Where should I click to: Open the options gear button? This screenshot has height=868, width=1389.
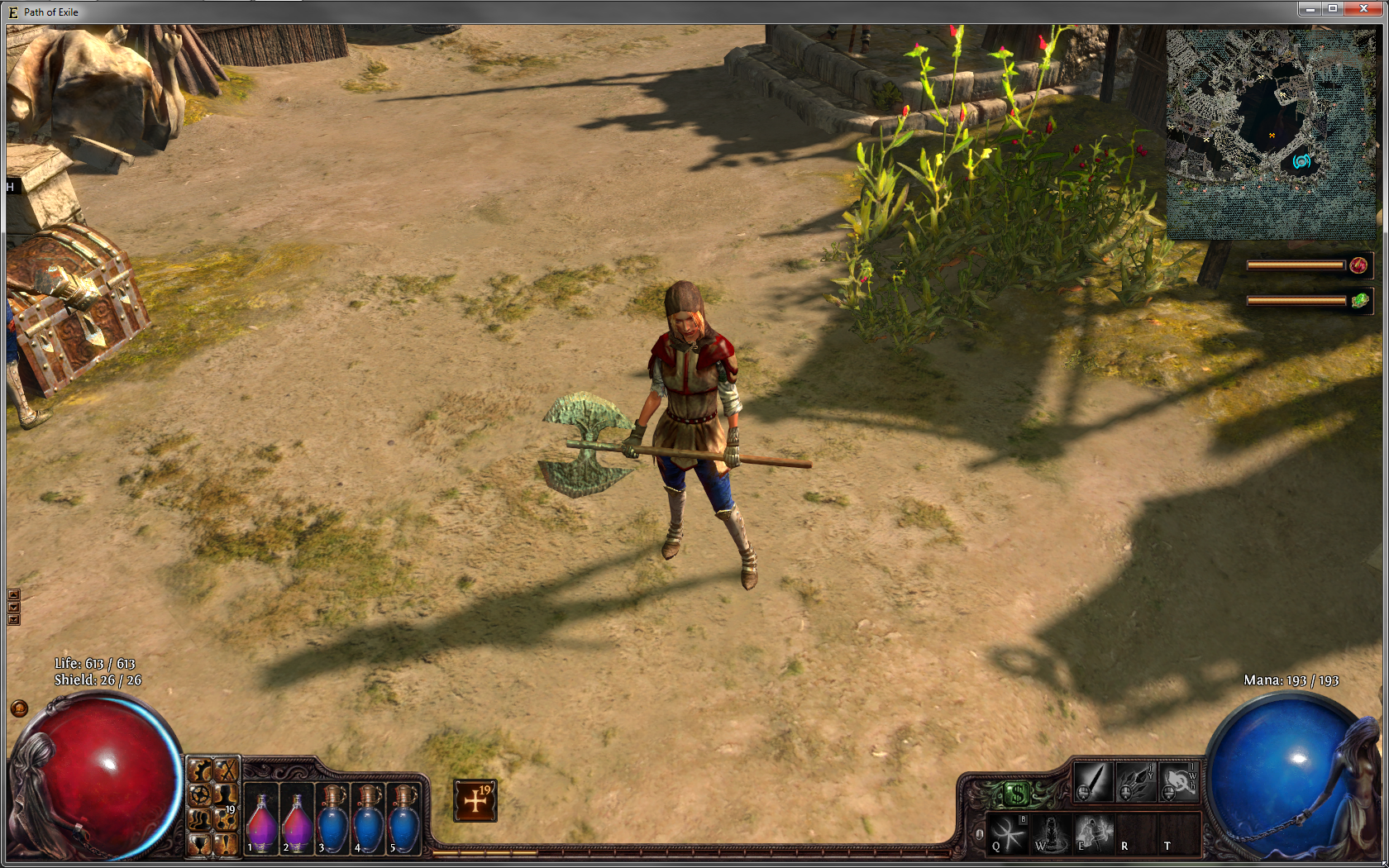[x=199, y=794]
